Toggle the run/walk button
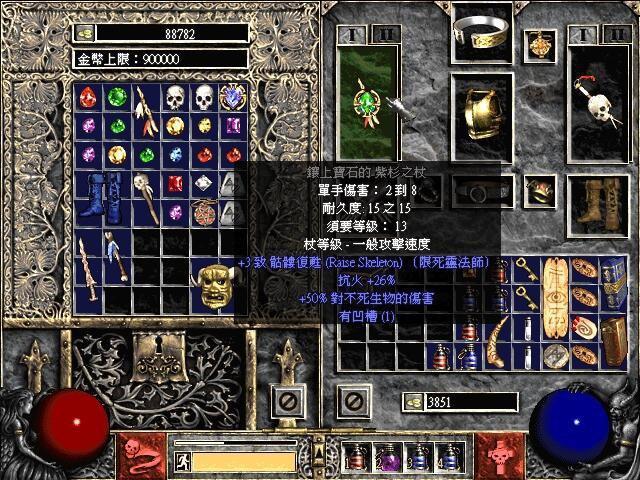 click(183, 461)
